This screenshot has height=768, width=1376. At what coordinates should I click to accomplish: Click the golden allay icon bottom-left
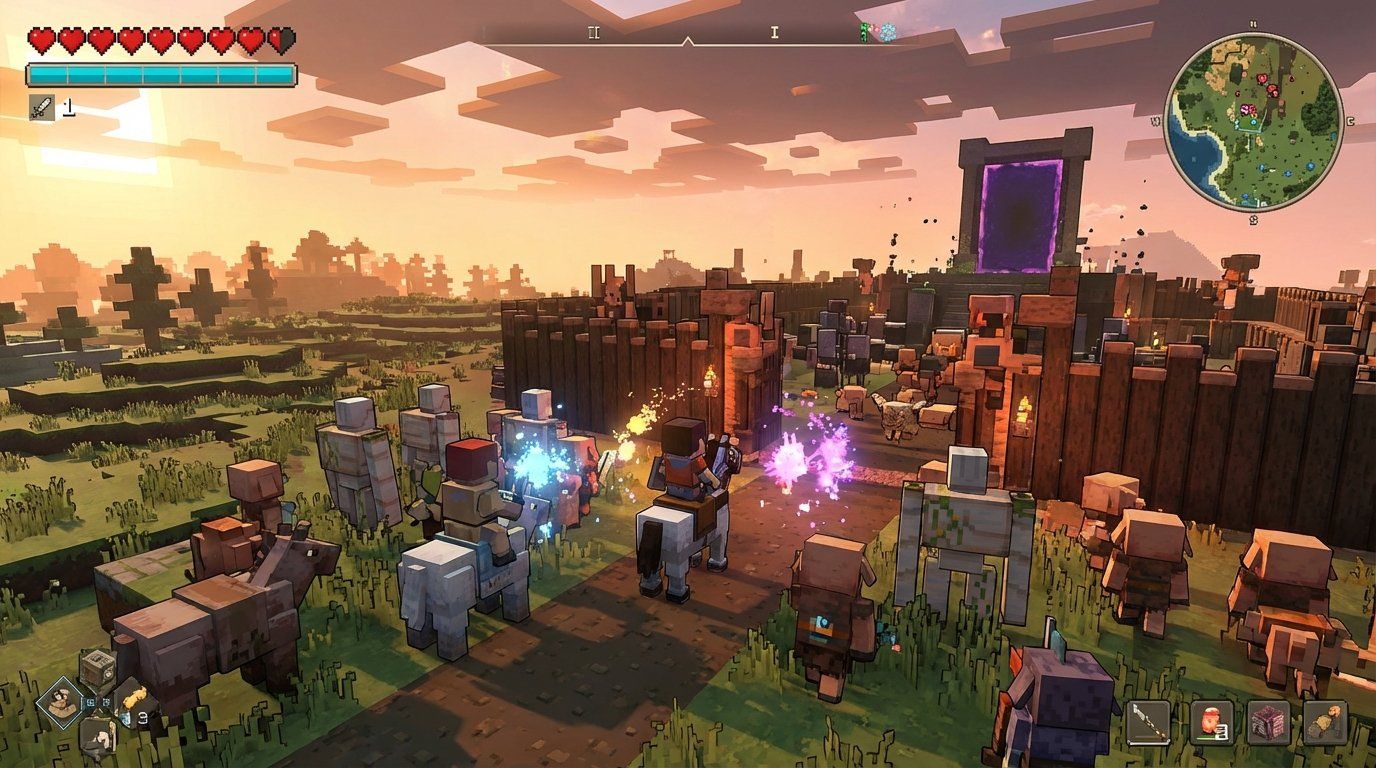point(135,698)
